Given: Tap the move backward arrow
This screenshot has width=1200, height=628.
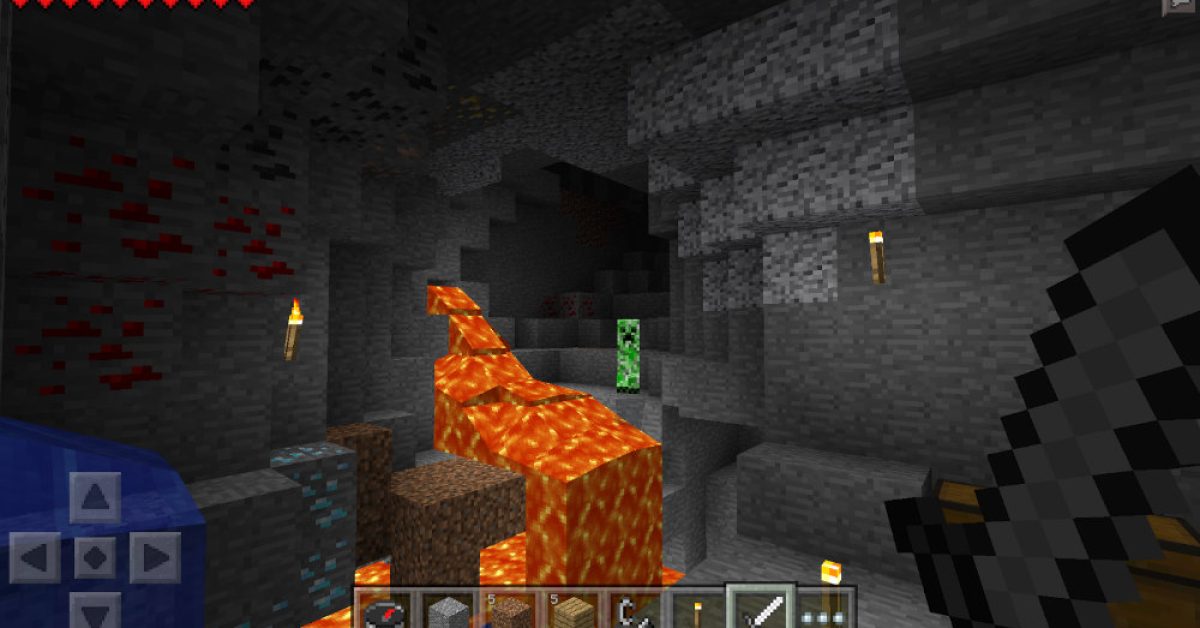Looking at the screenshot, I should click(x=95, y=612).
